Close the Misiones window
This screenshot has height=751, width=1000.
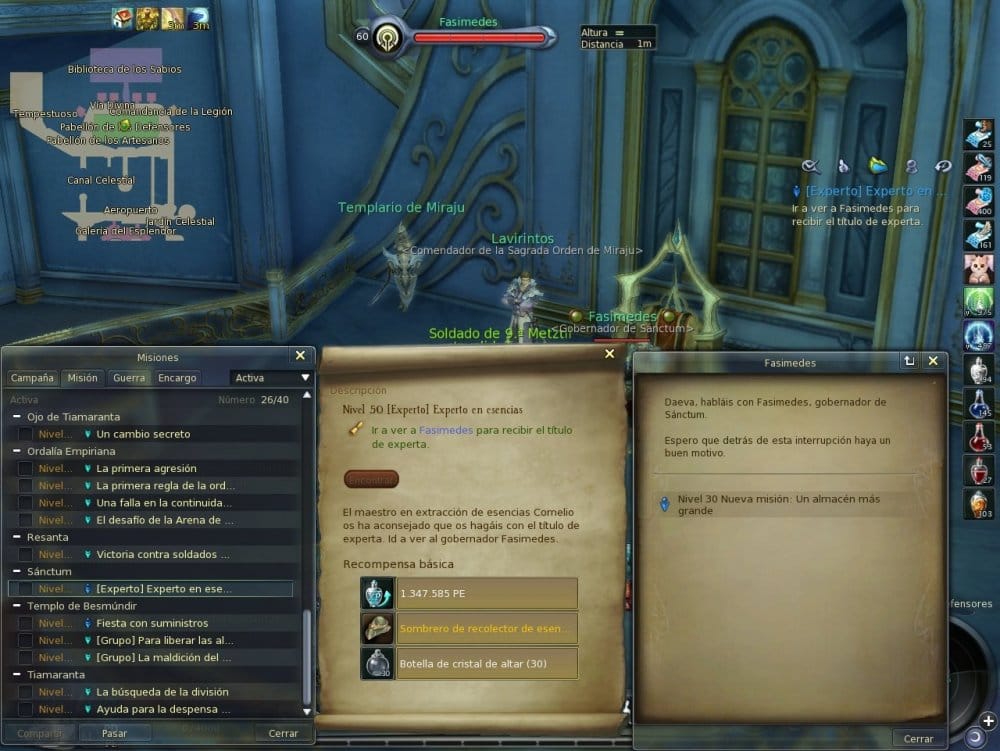[300, 355]
